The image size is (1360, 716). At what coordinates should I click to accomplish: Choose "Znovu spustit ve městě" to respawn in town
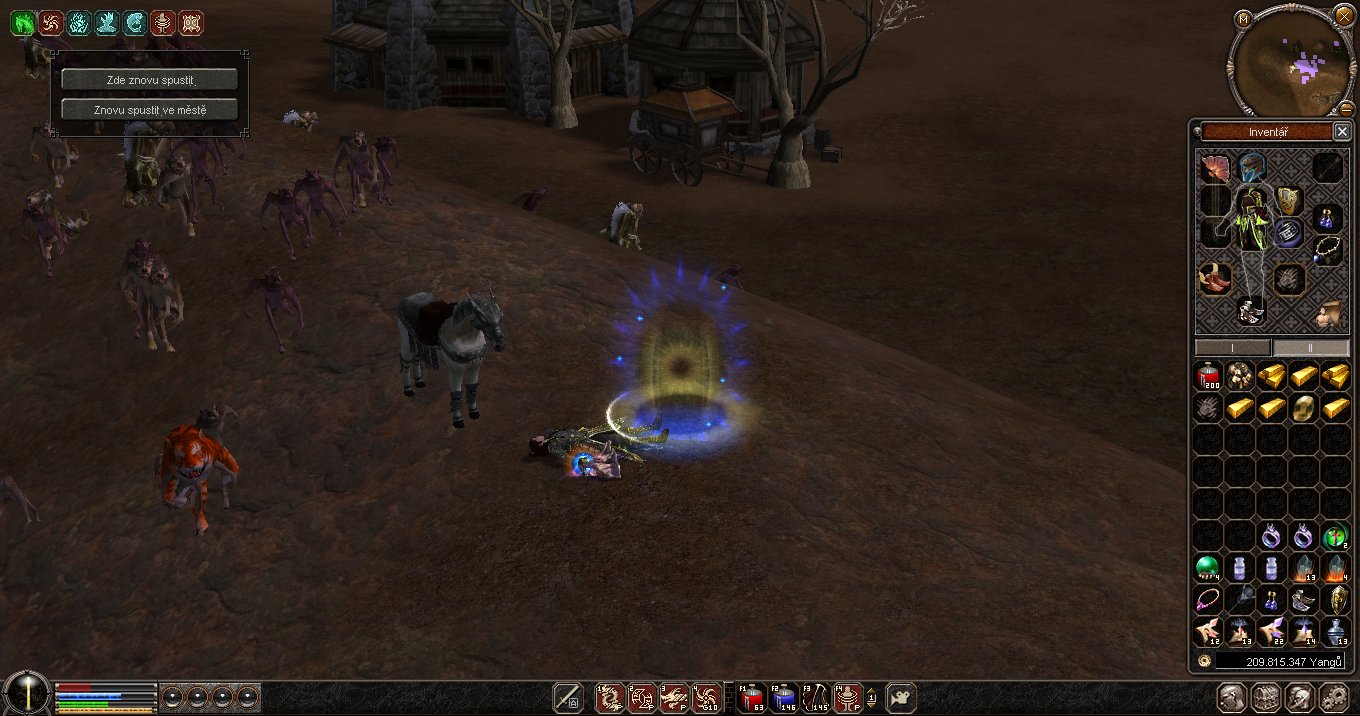[149, 109]
